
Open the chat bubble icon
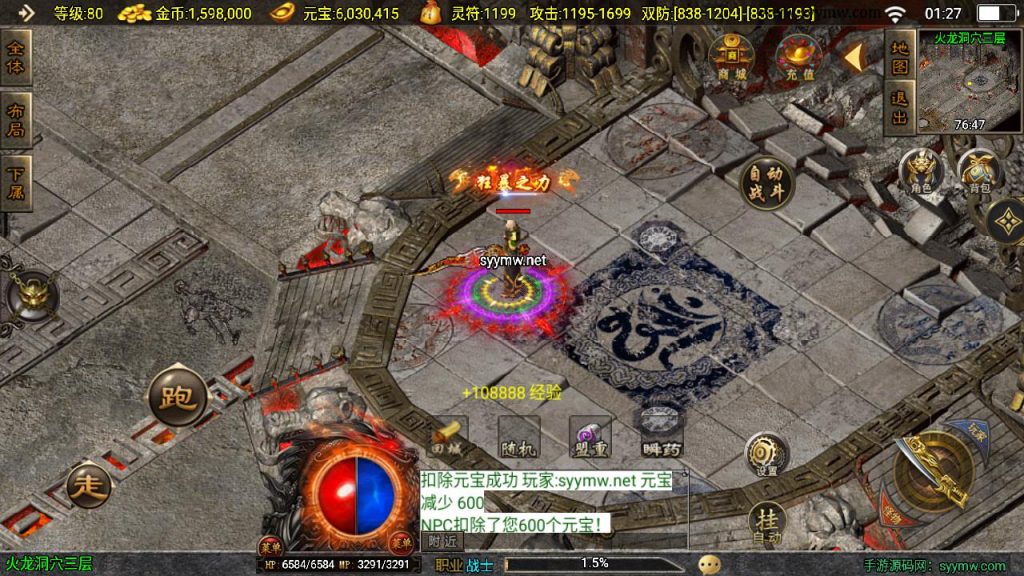(x=709, y=564)
